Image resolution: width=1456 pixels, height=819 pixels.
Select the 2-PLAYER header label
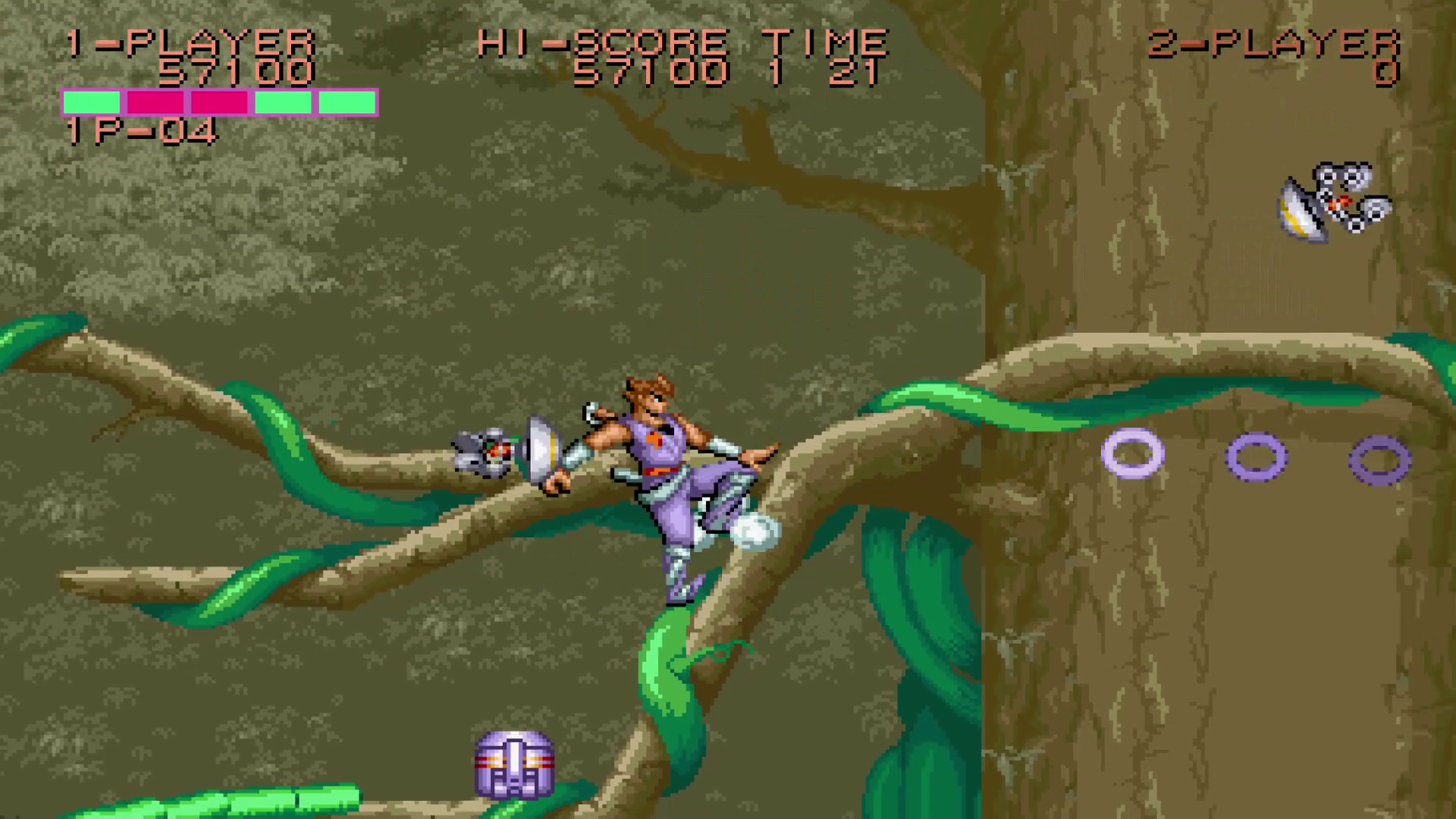(1278, 42)
